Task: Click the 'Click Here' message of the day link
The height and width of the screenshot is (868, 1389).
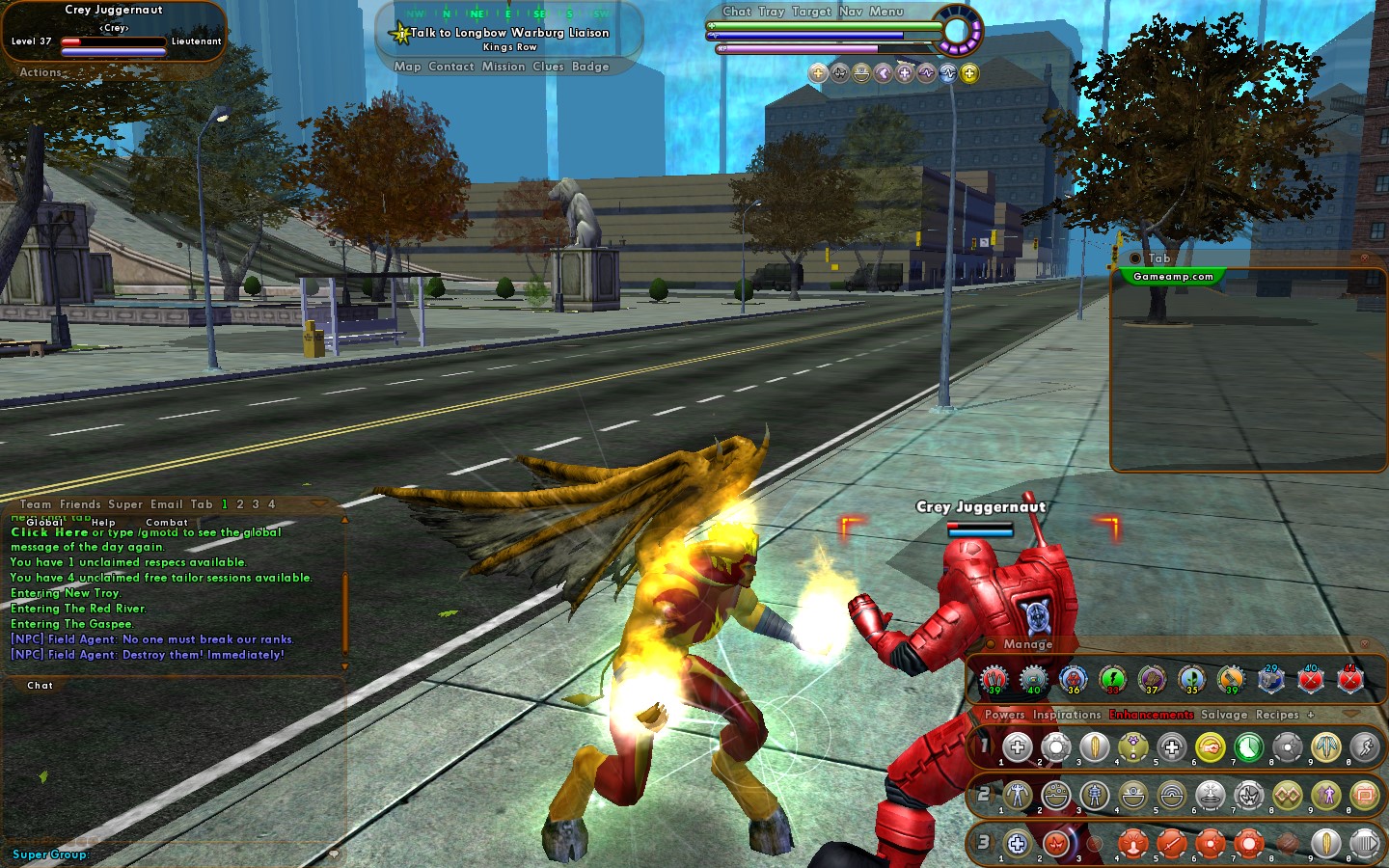Action: click(x=49, y=532)
